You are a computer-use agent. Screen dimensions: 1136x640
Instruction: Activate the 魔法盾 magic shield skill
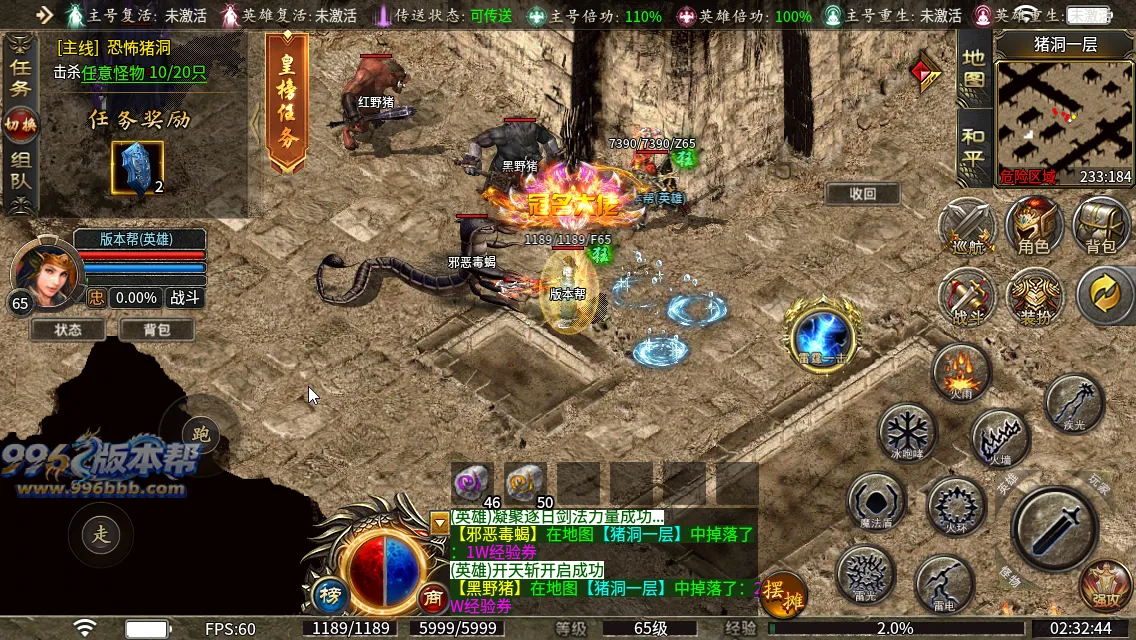pyautogui.click(x=876, y=500)
